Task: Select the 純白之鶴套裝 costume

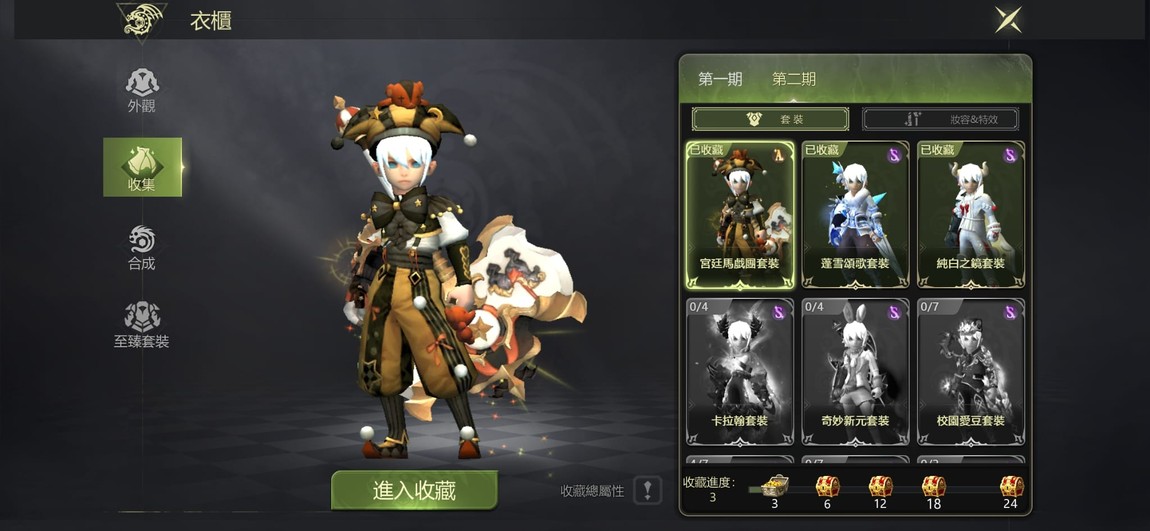Action: pyautogui.click(x=970, y=213)
